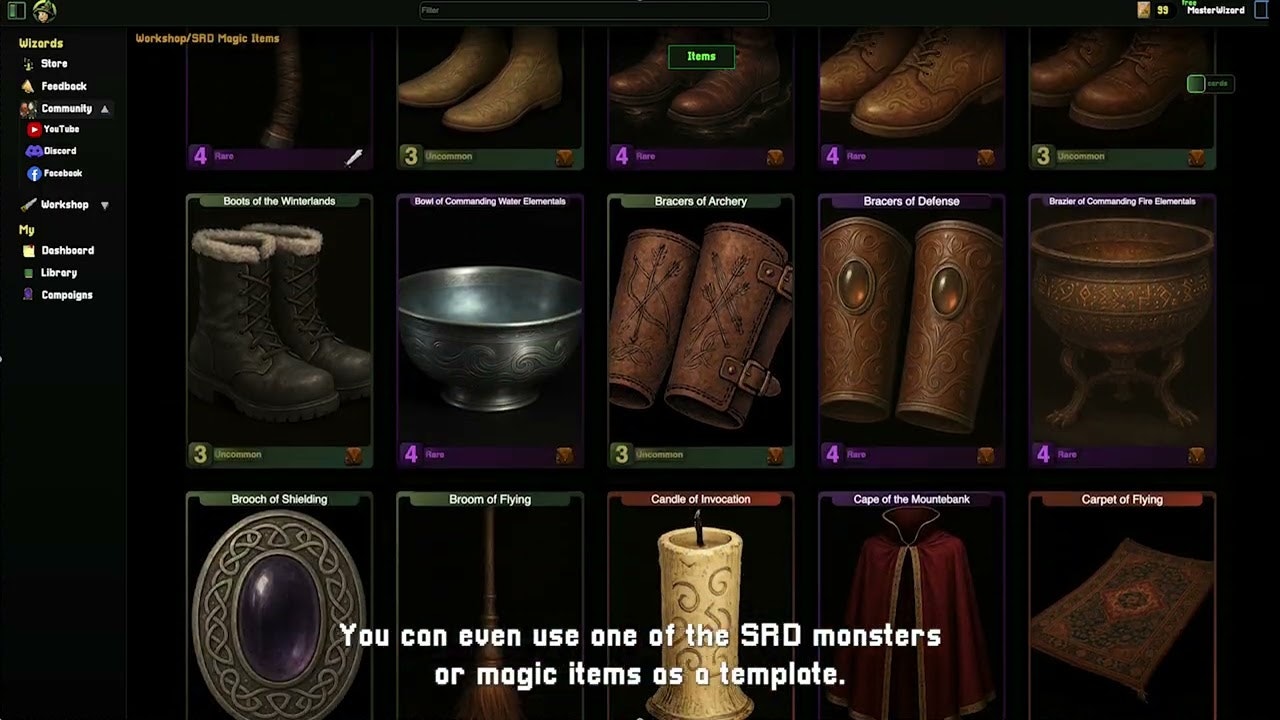Open Campaigns in the My section
Image resolution: width=1280 pixels, height=720 pixels.
click(28, 294)
